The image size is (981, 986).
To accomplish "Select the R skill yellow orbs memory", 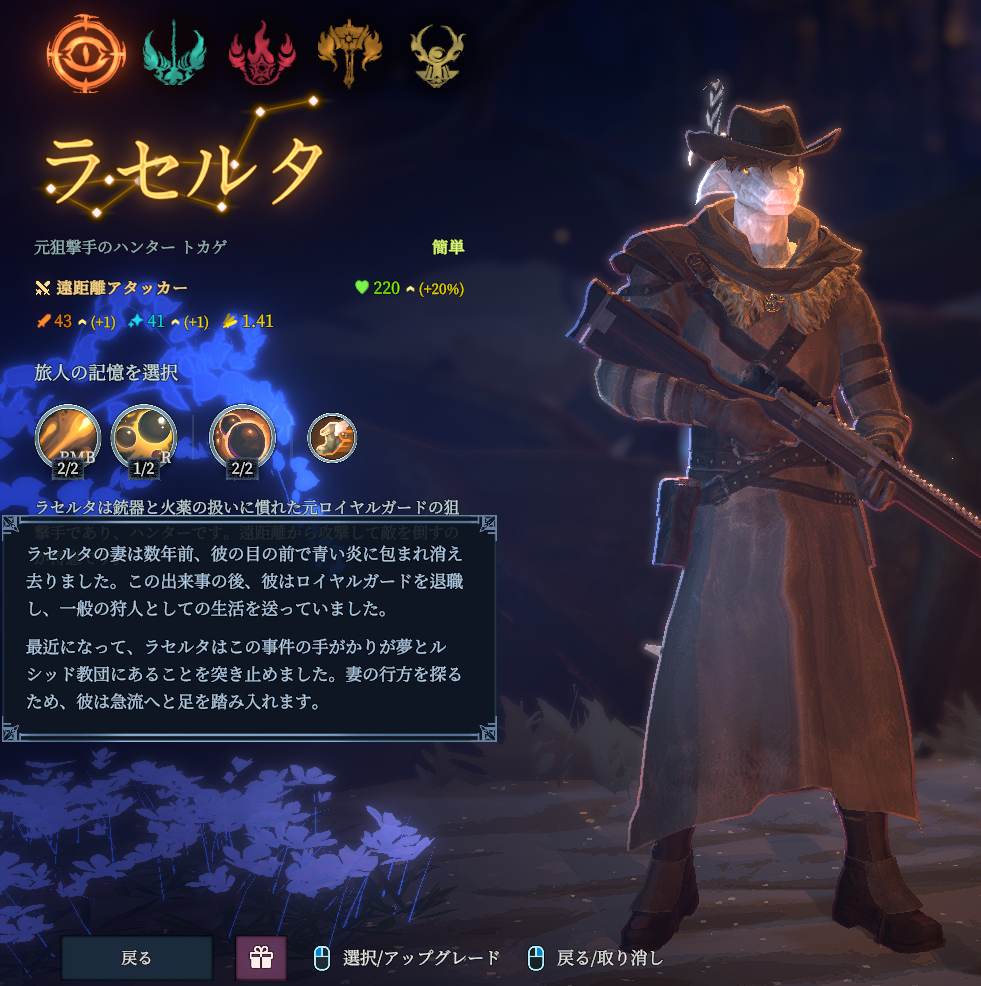I will pos(144,438).
